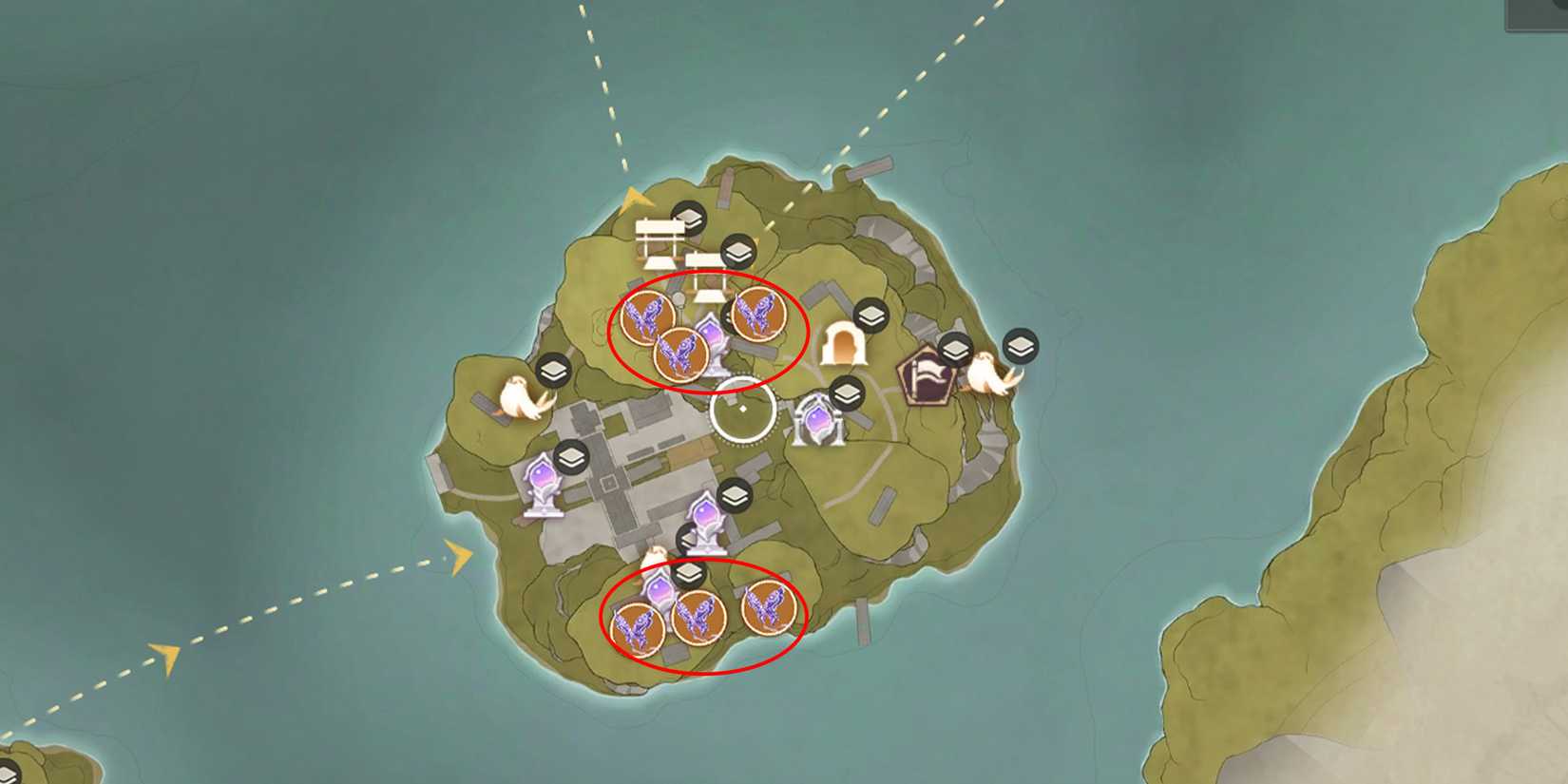Open the arched tunnel entrance marker
Screen dimensions: 1568x784
[844, 342]
